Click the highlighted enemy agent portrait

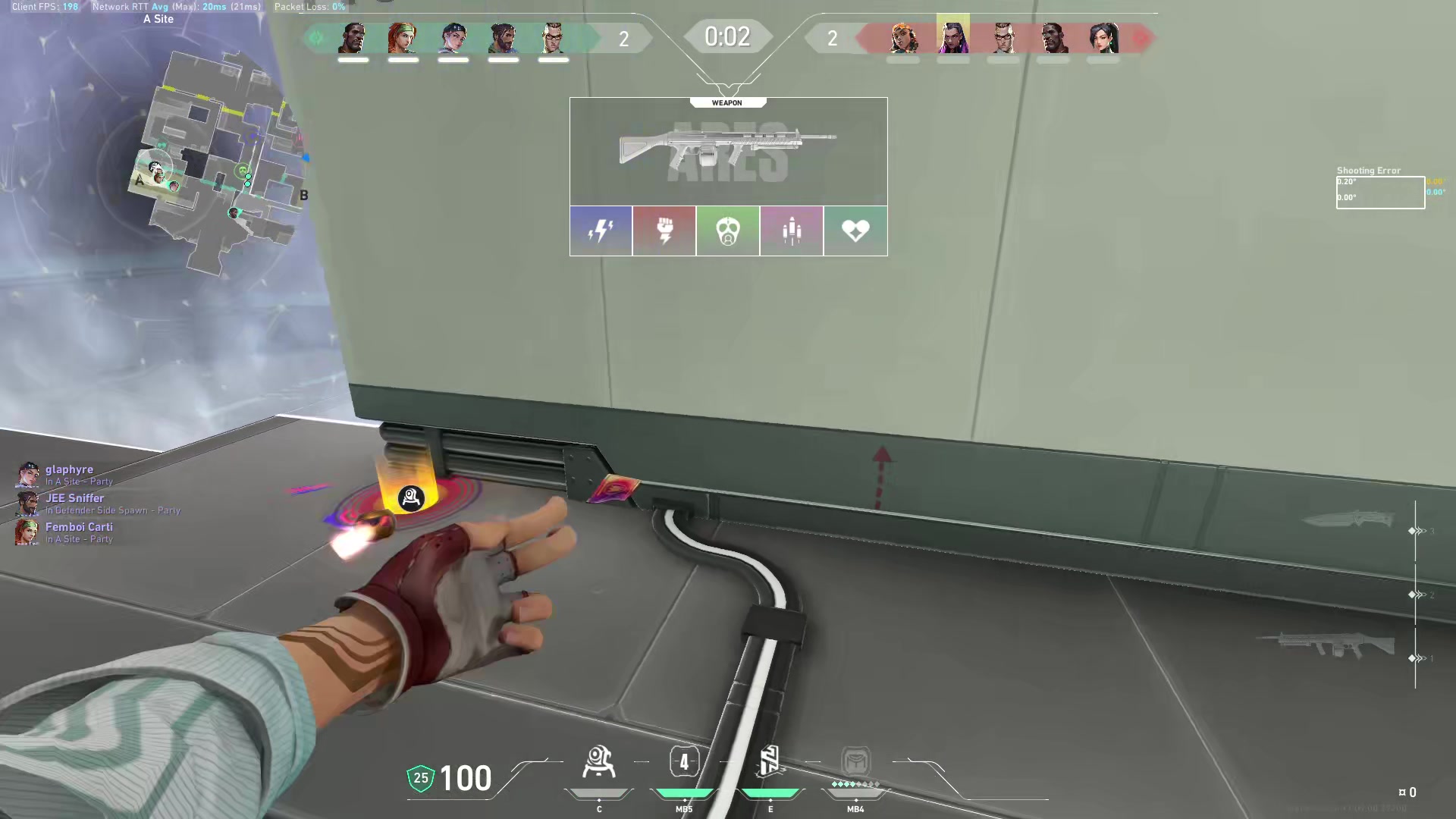(952, 36)
